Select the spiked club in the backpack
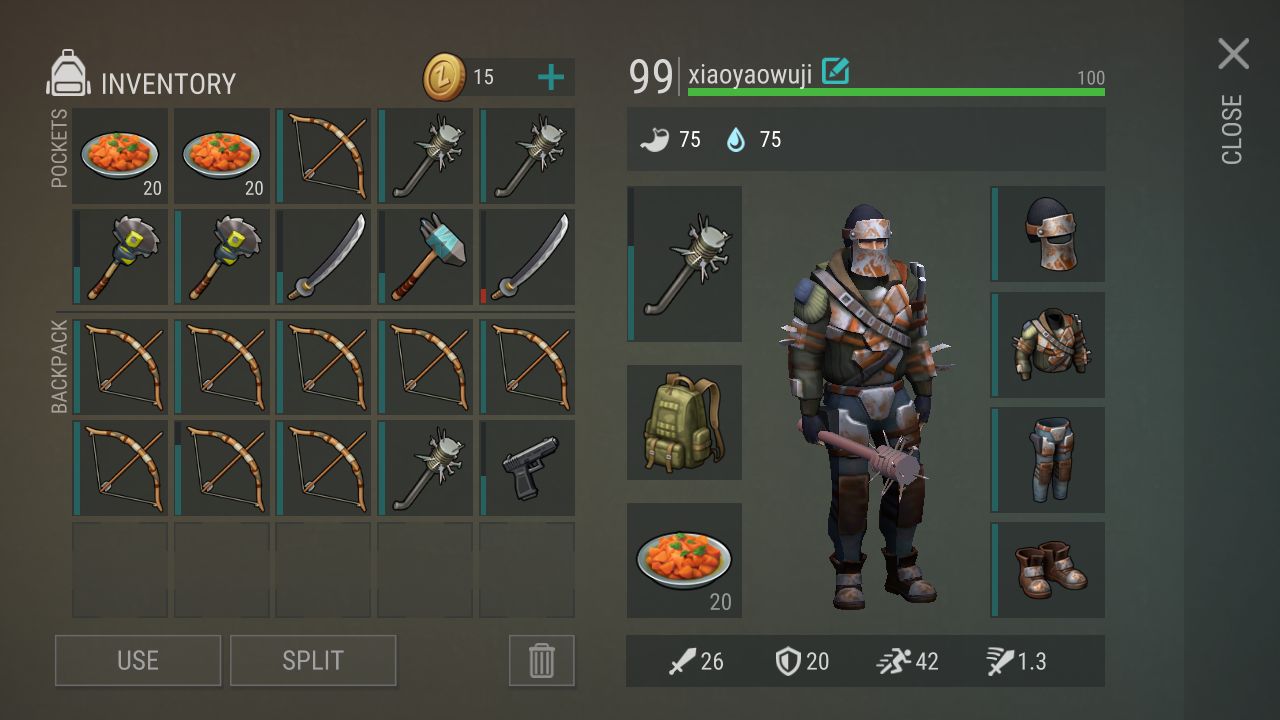The height and width of the screenshot is (720, 1280). coord(426,468)
